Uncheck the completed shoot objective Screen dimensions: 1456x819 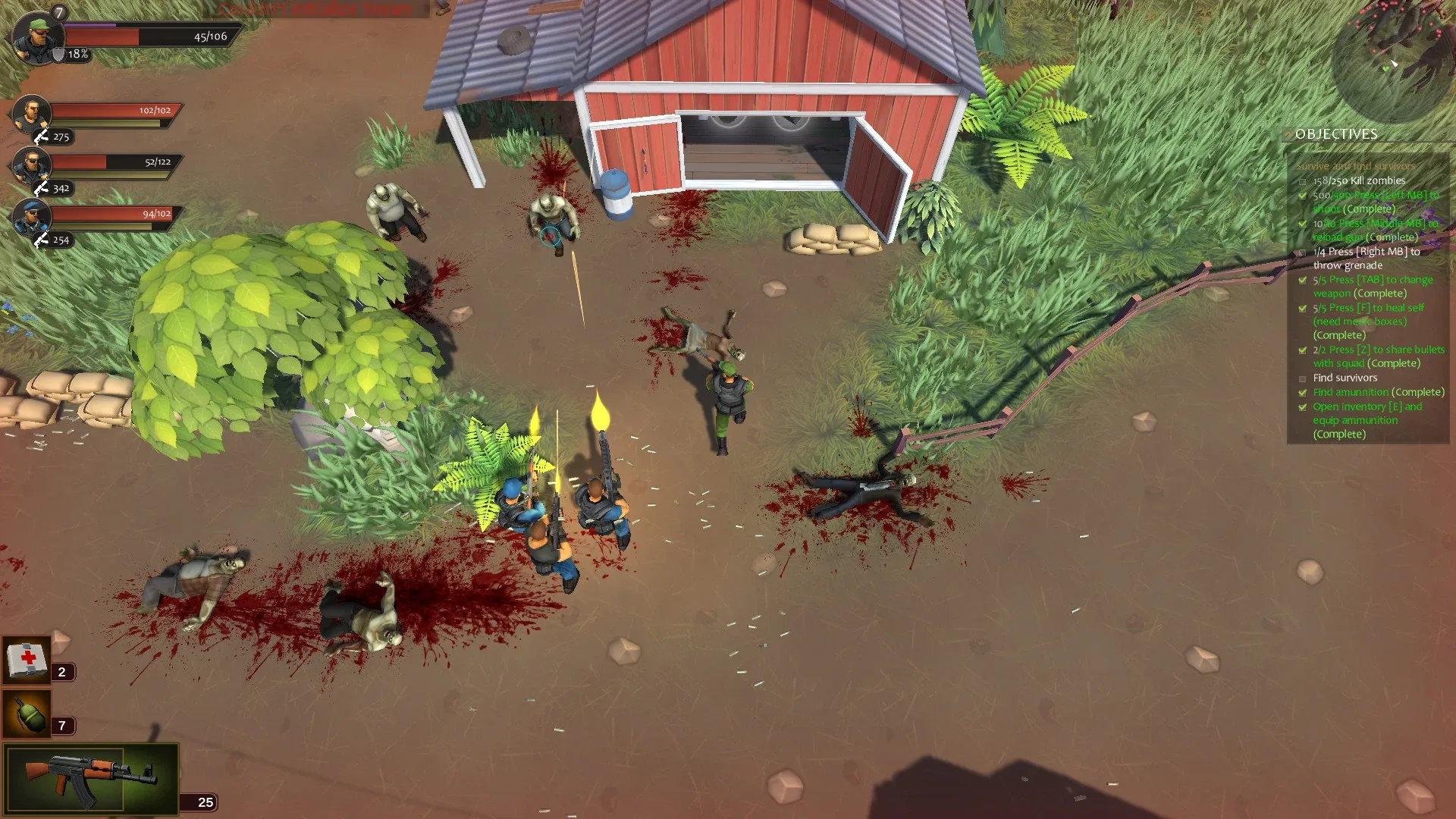[x=1301, y=195]
